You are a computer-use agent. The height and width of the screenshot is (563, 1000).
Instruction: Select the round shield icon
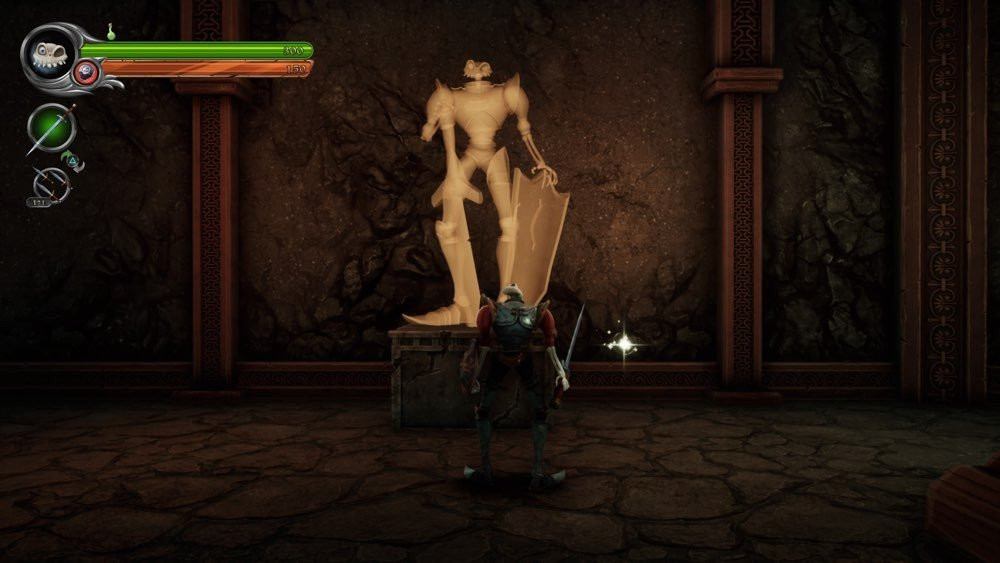(86, 72)
